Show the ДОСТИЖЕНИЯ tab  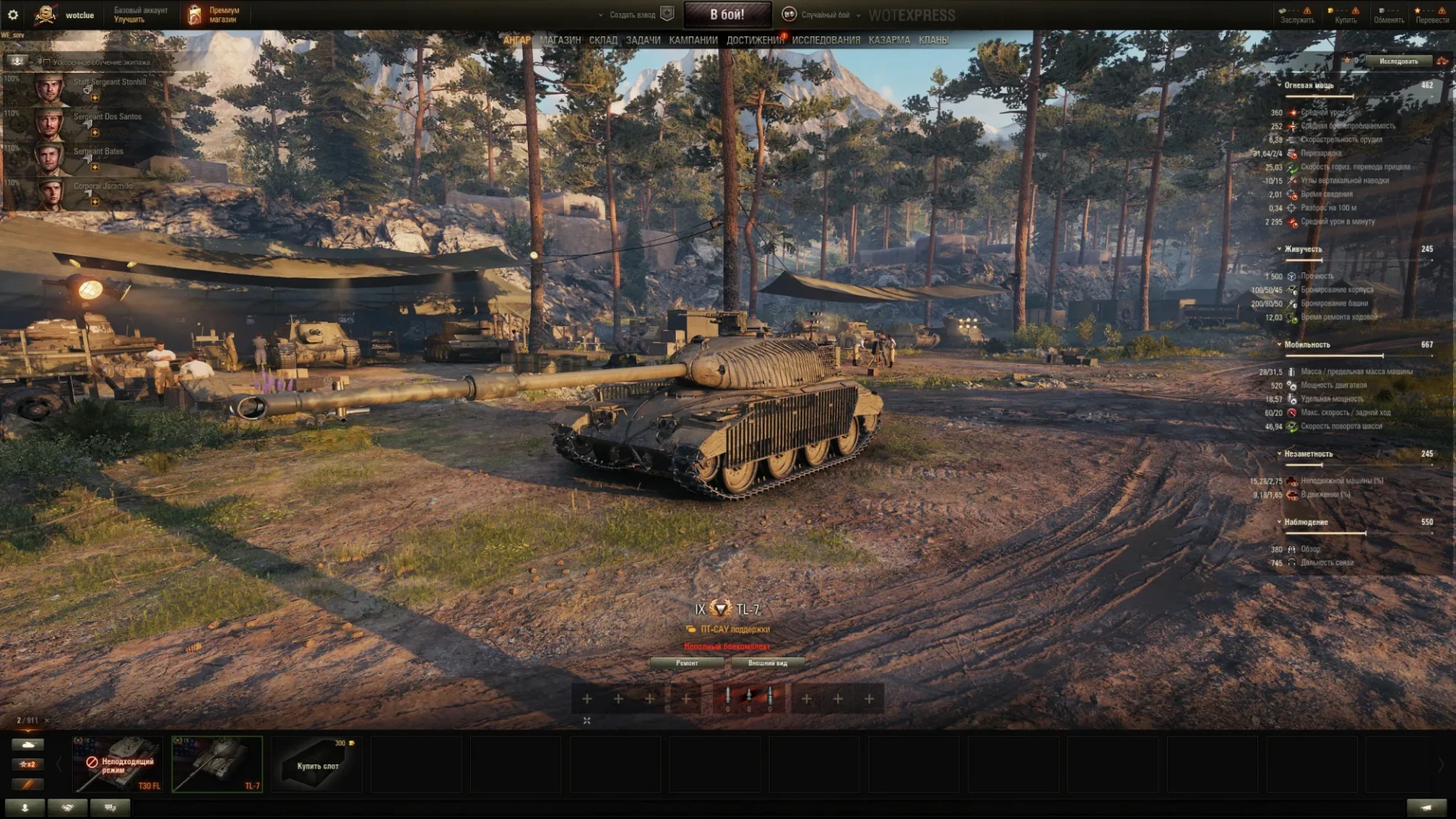[755, 40]
